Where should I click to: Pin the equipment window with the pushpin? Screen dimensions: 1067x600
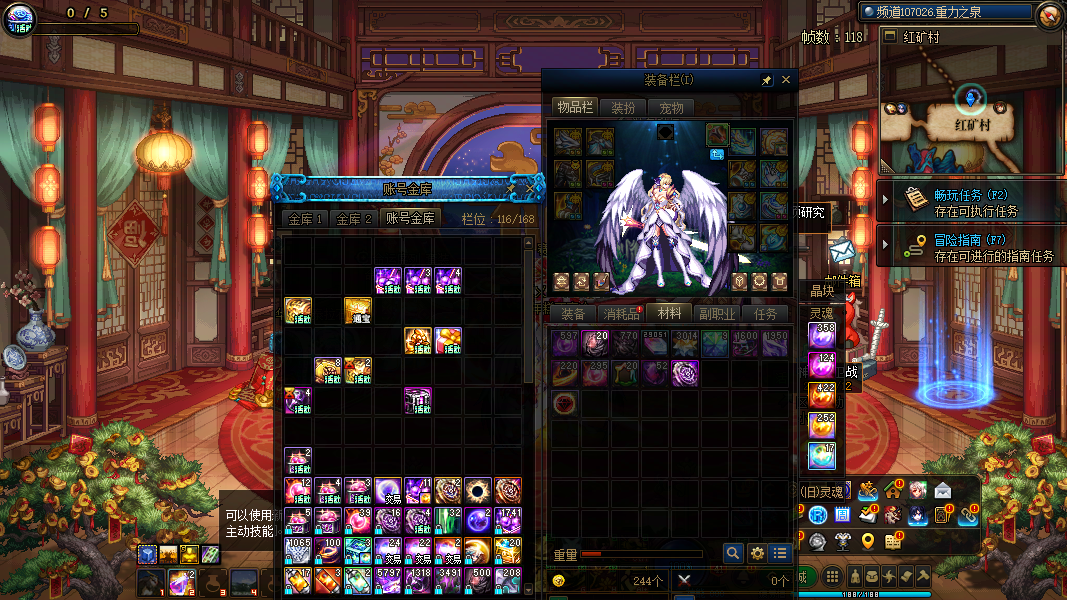[x=767, y=80]
